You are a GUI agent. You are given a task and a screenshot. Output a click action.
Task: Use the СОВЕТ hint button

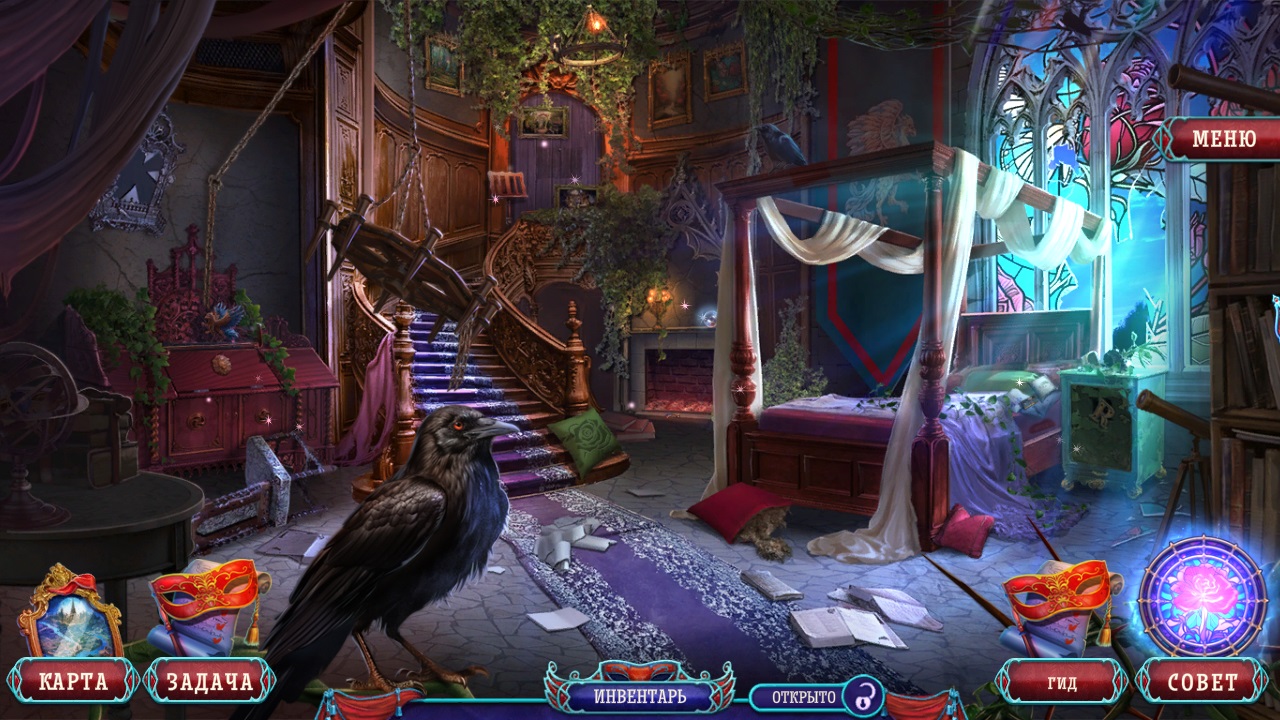pyautogui.click(x=1203, y=683)
